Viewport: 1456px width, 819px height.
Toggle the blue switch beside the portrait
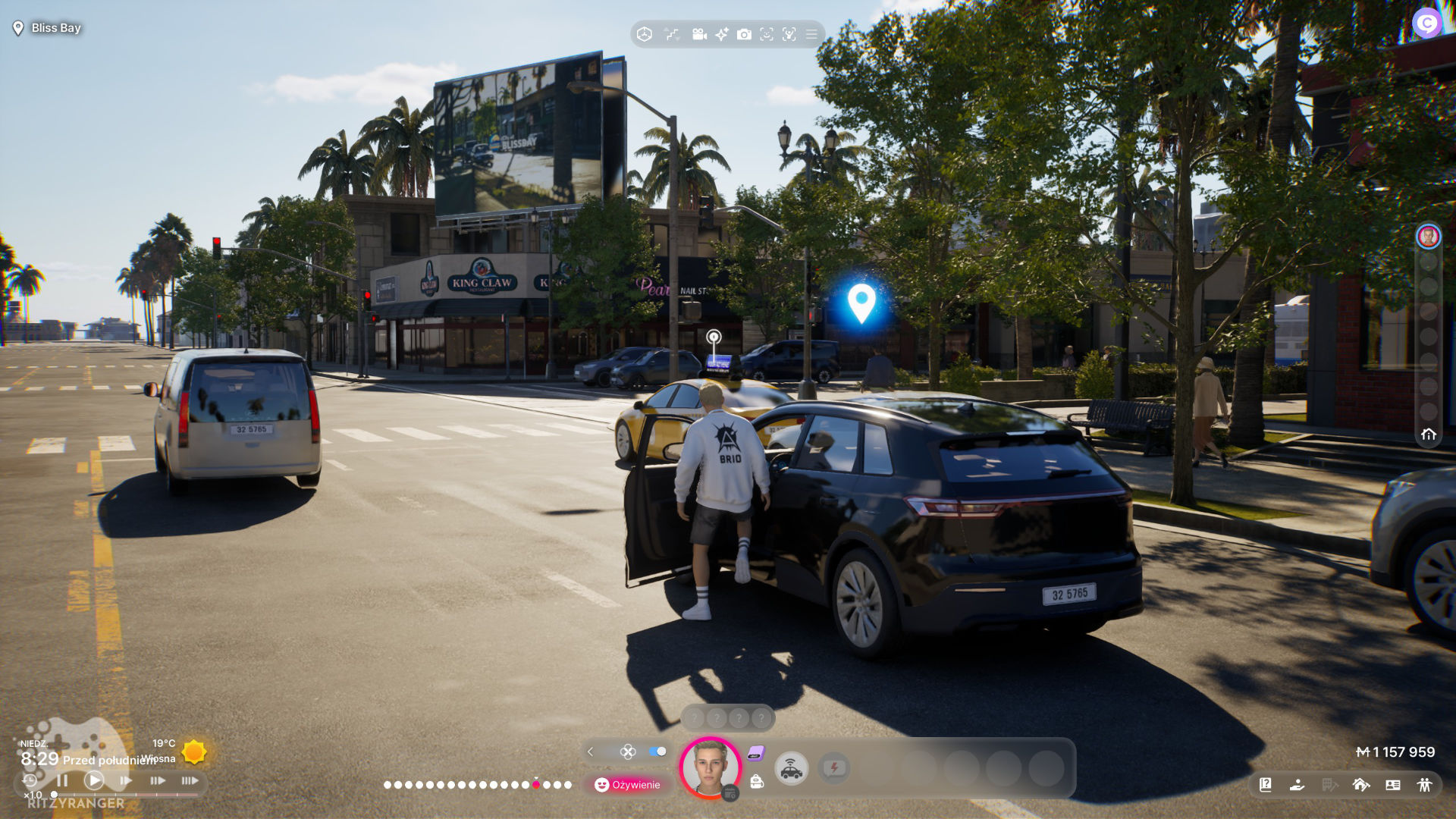[657, 752]
